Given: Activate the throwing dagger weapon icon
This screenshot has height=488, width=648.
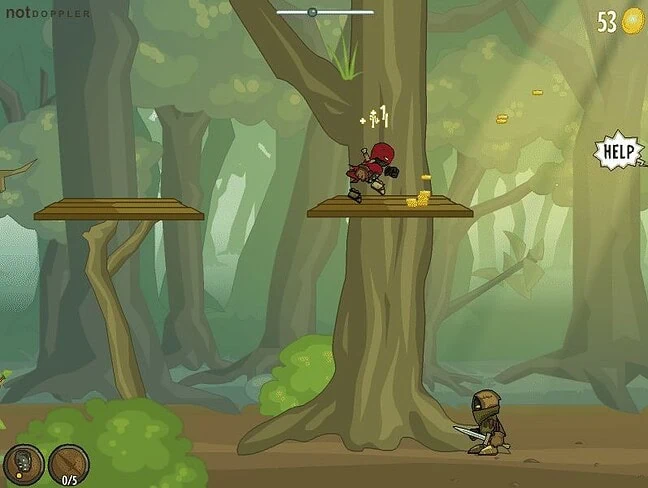Looking at the screenshot, I should coord(69,464).
